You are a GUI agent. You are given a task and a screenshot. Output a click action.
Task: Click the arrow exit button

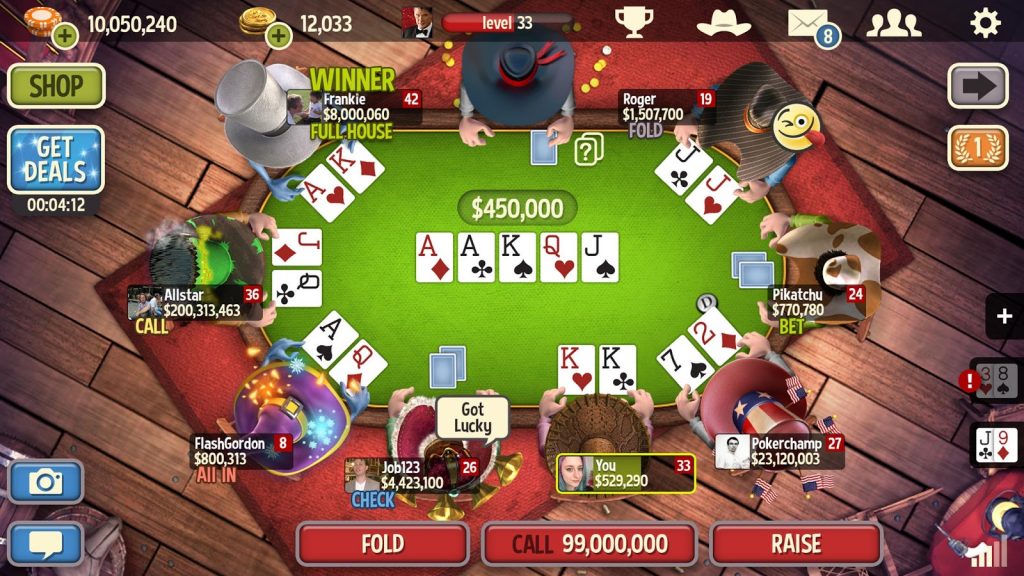(978, 86)
